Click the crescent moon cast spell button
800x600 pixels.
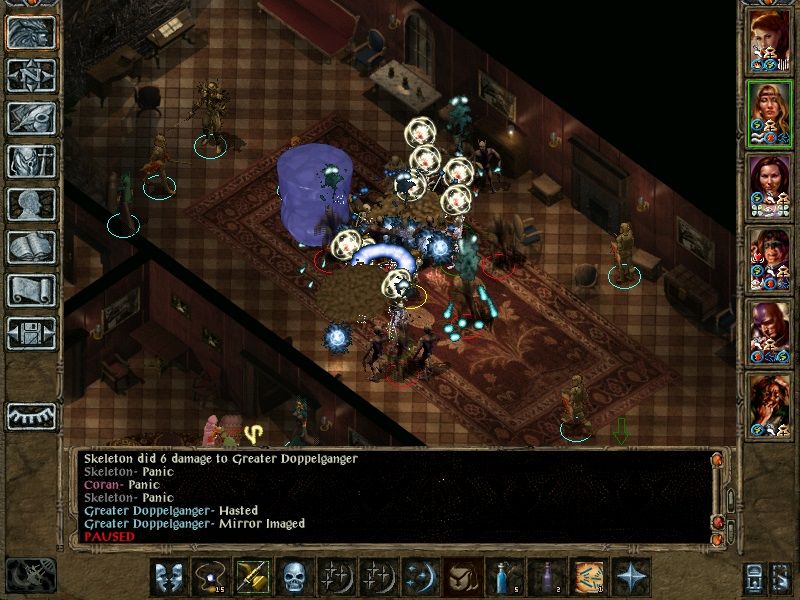416,577
